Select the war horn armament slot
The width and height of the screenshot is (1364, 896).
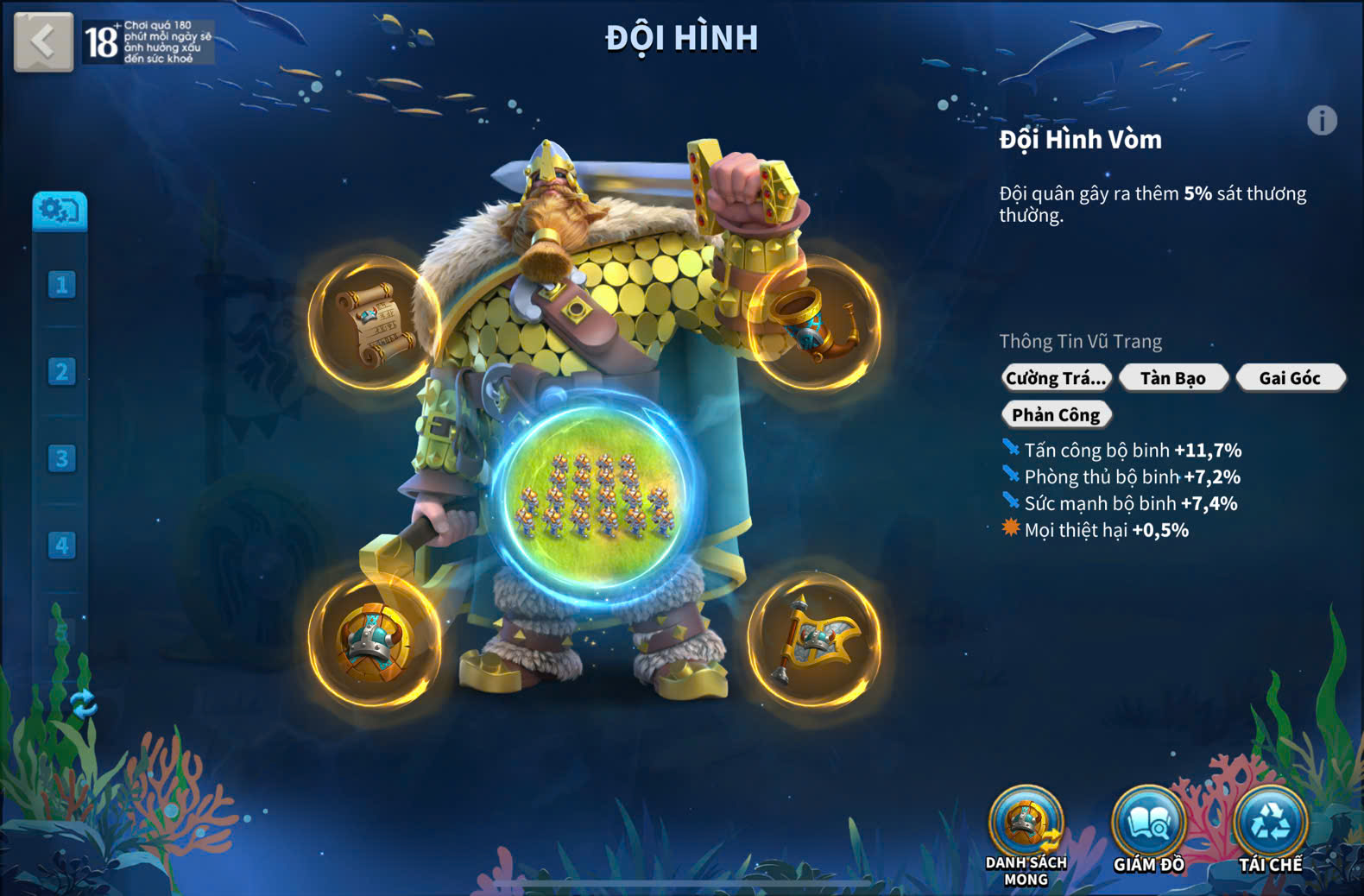click(x=813, y=323)
